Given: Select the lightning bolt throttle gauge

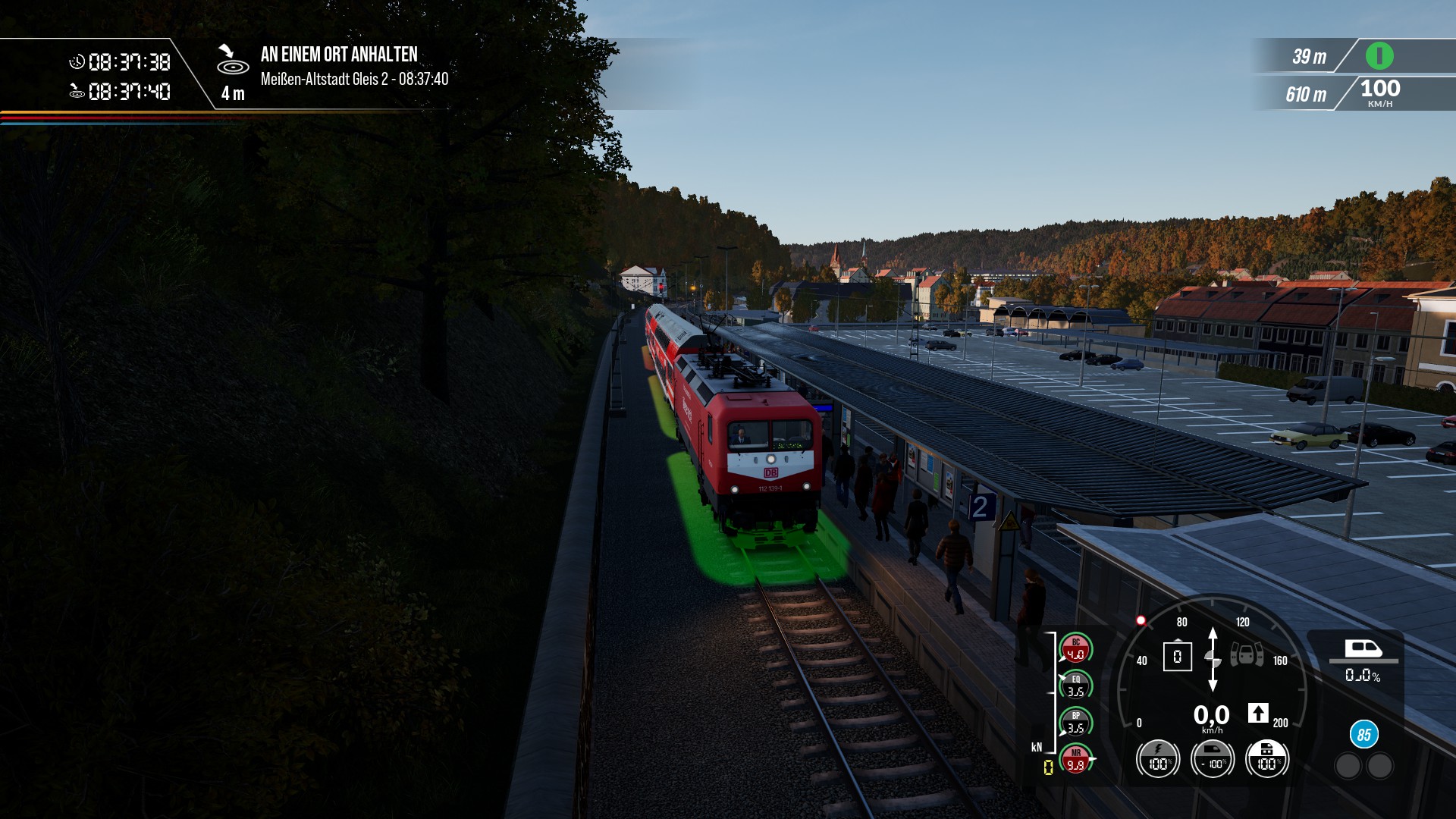Looking at the screenshot, I should coord(1157,758).
